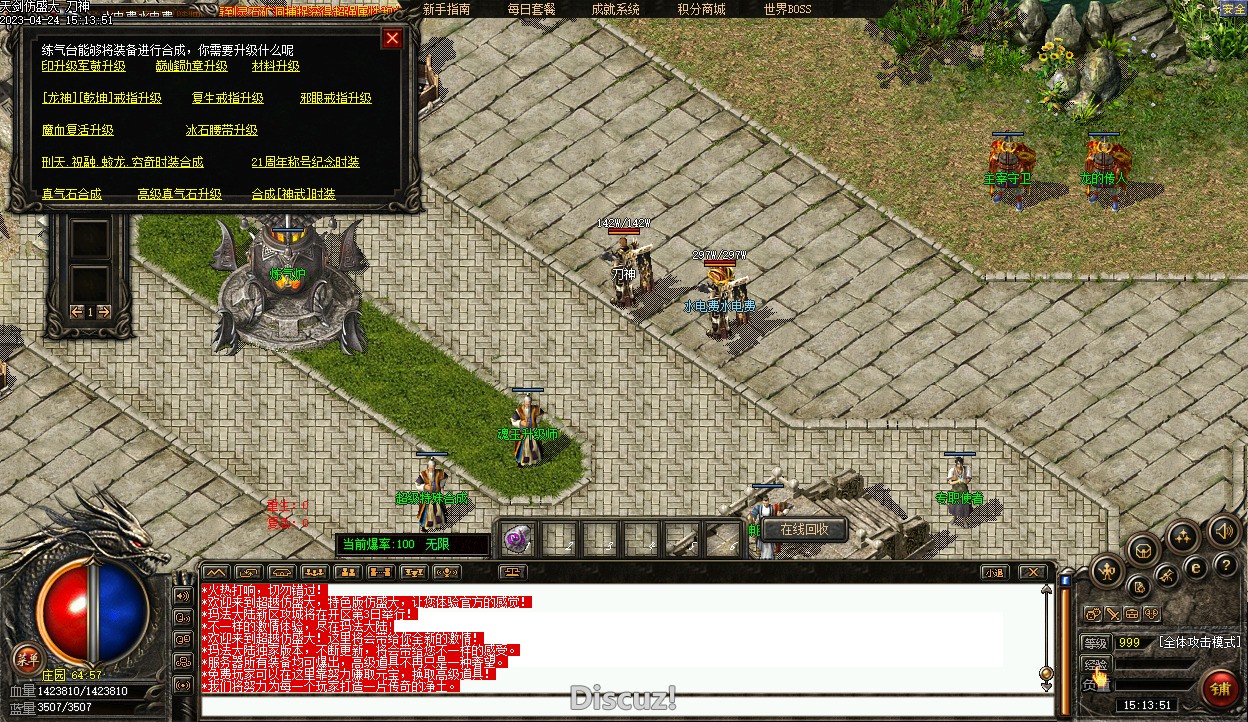The height and width of the screenshot is (722, 1248).
Task: Open the 世界BOSS menu
Action: [x=787, y=9]
